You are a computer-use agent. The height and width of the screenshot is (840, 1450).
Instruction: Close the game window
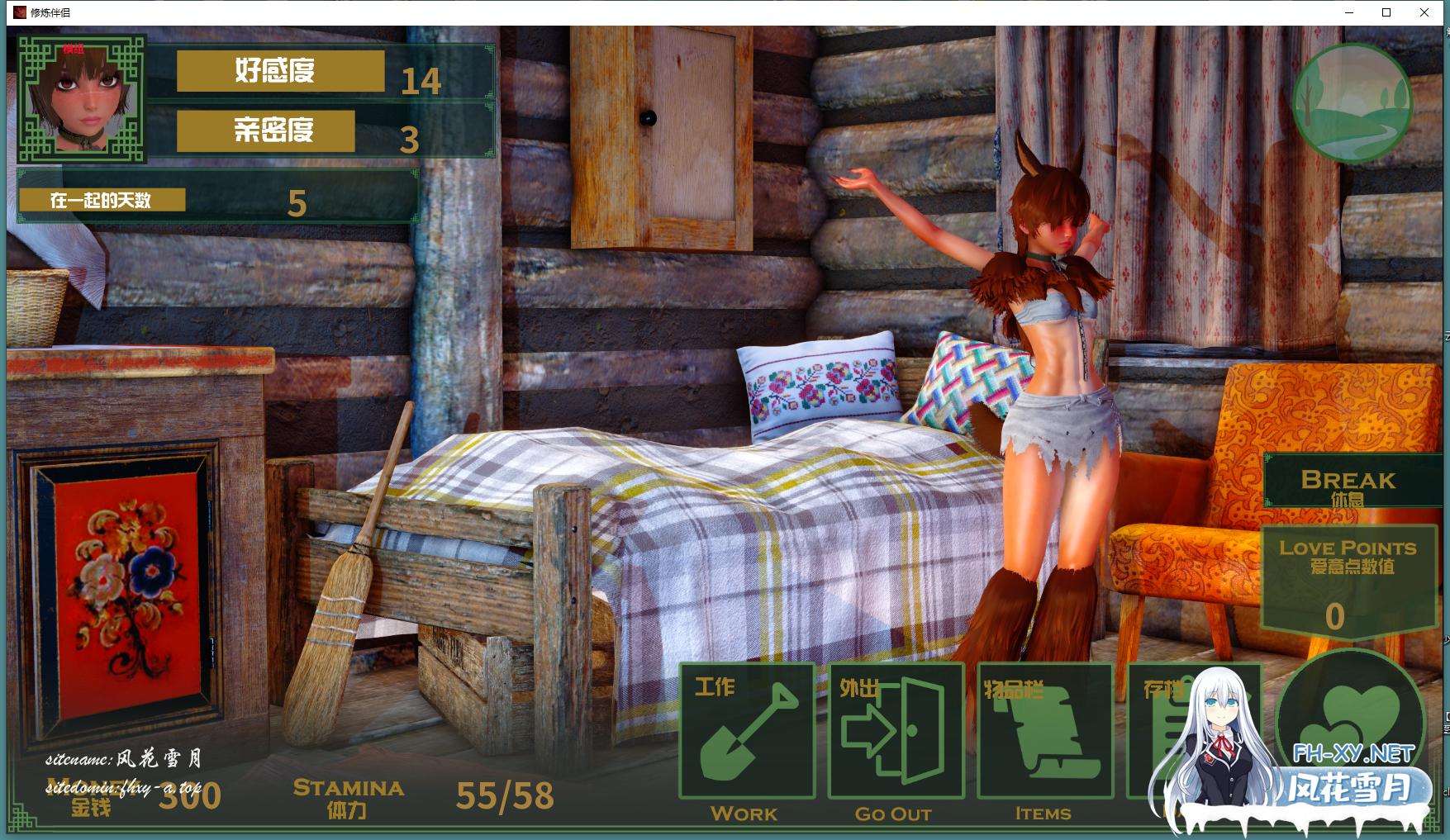click(x=1424, y=12)
